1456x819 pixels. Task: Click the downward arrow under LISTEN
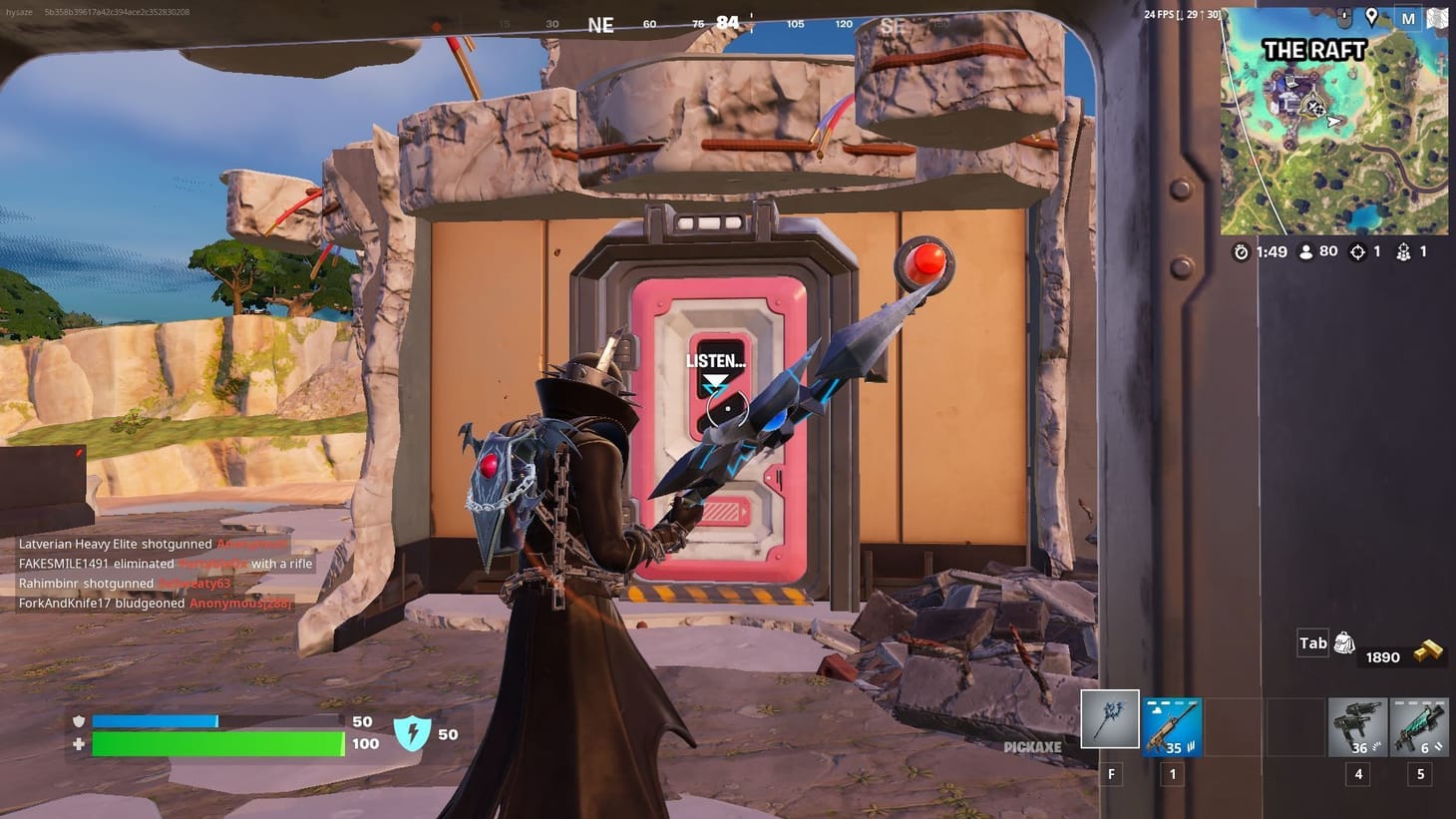tap(716, 379)
